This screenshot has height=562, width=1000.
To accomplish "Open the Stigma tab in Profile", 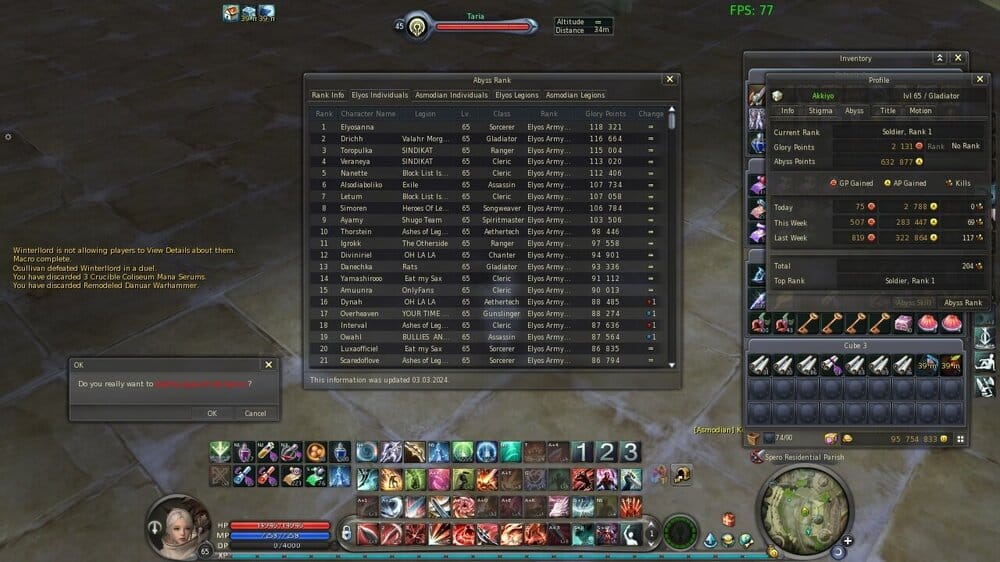I will [x=820, y=111].
